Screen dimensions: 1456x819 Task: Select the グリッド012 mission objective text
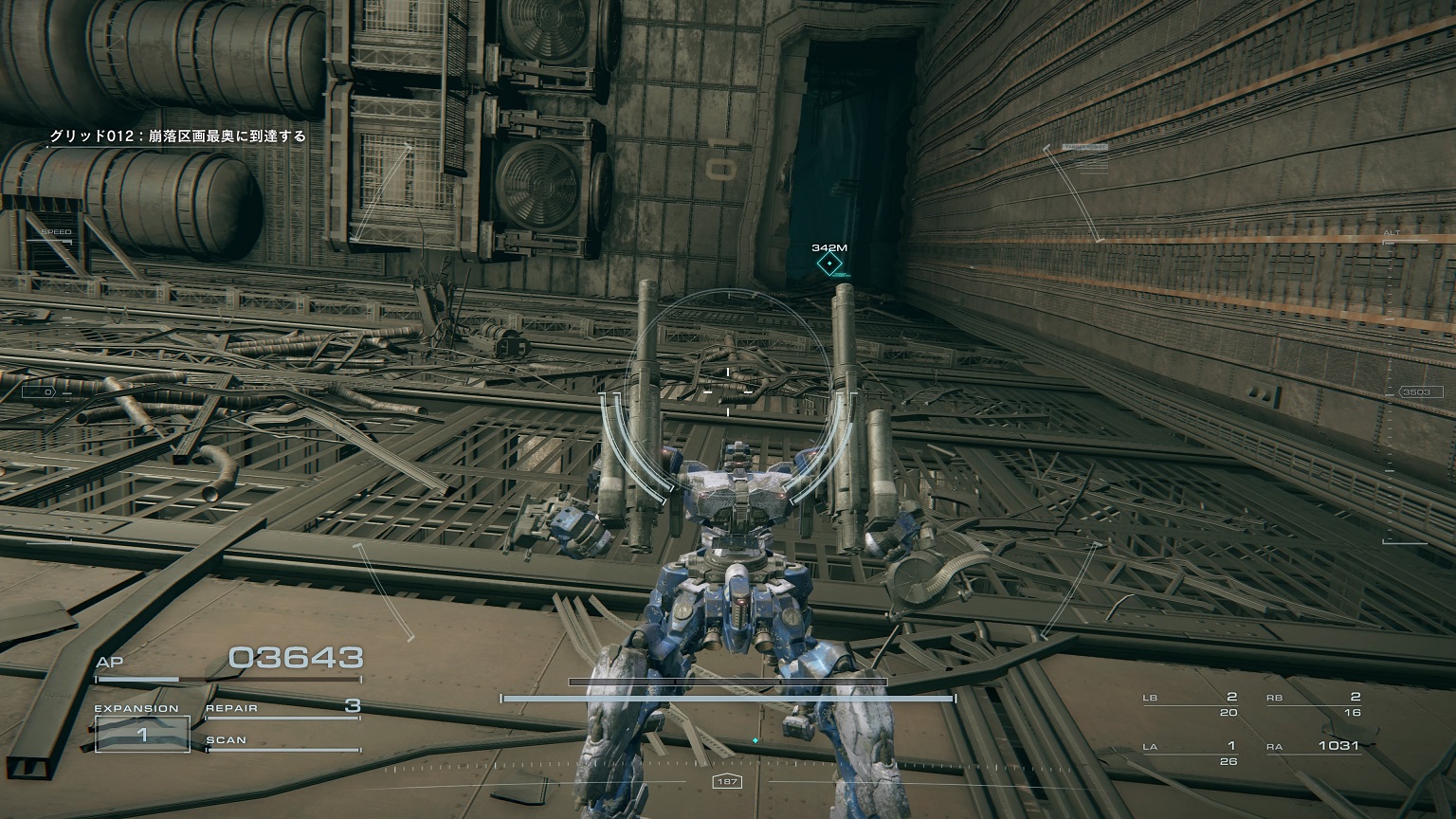tap(178, 136)
